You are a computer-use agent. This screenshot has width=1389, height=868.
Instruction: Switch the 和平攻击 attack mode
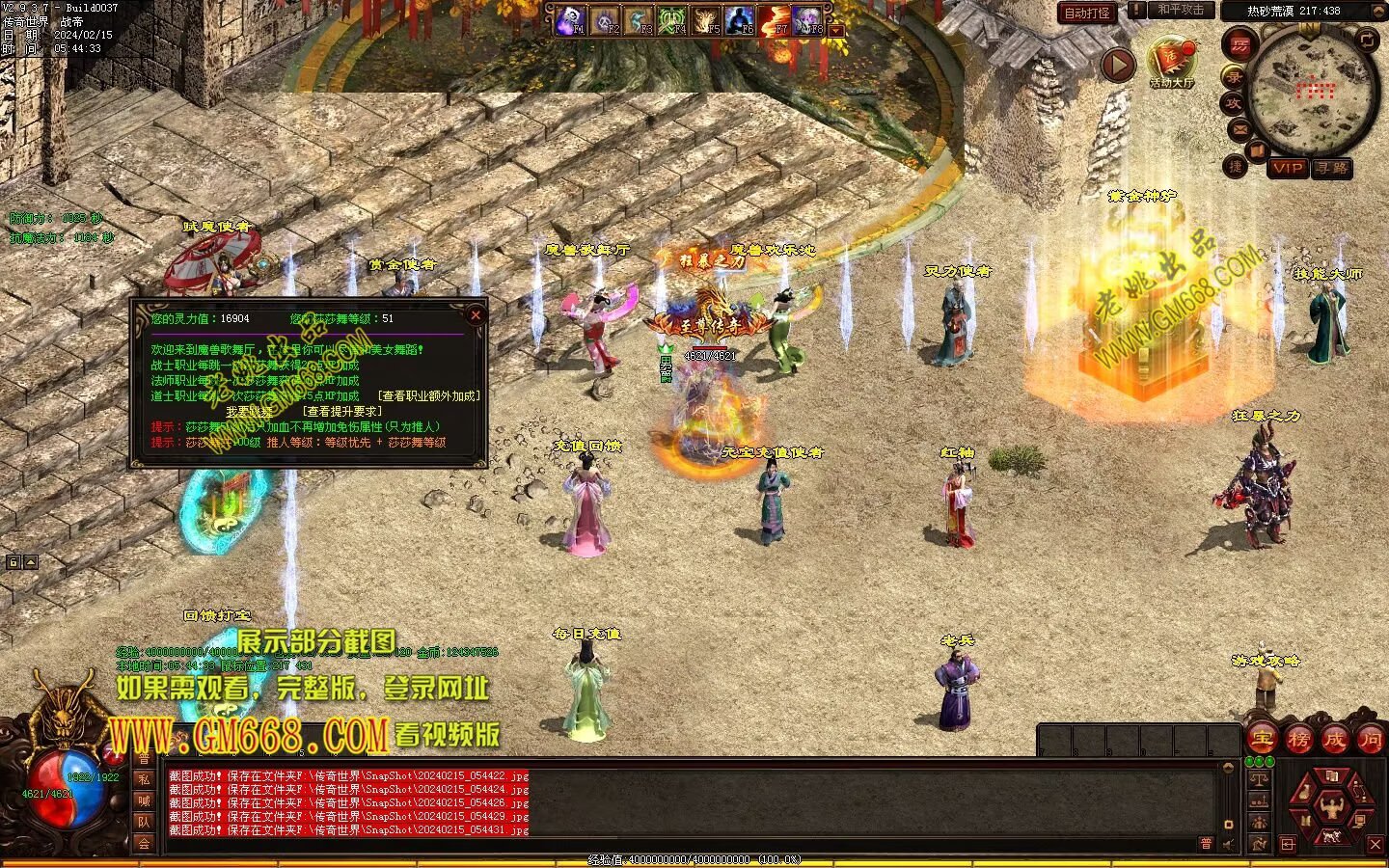[x=1181, y=11]
